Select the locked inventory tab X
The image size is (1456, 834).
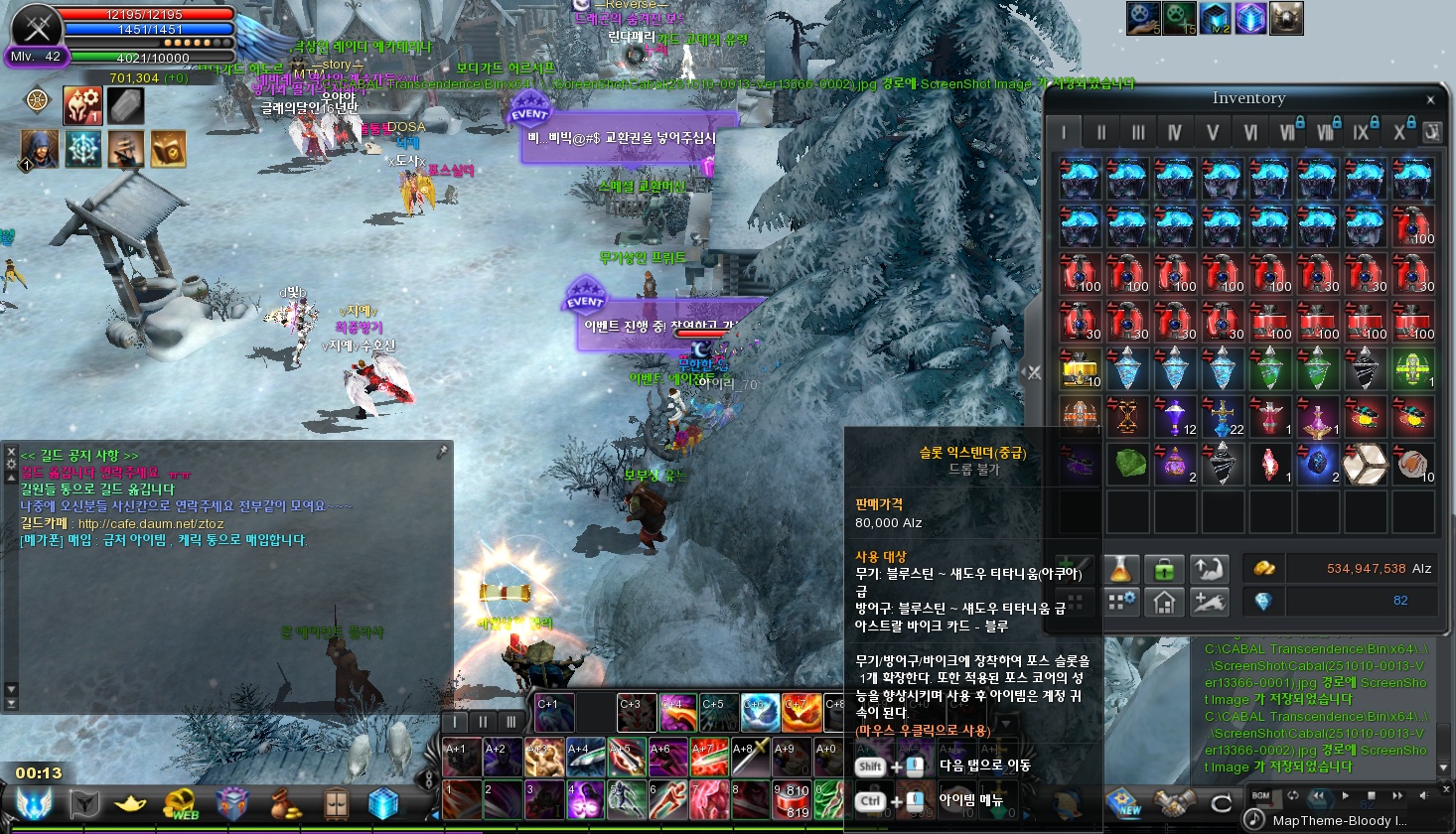pos(1399,132)
